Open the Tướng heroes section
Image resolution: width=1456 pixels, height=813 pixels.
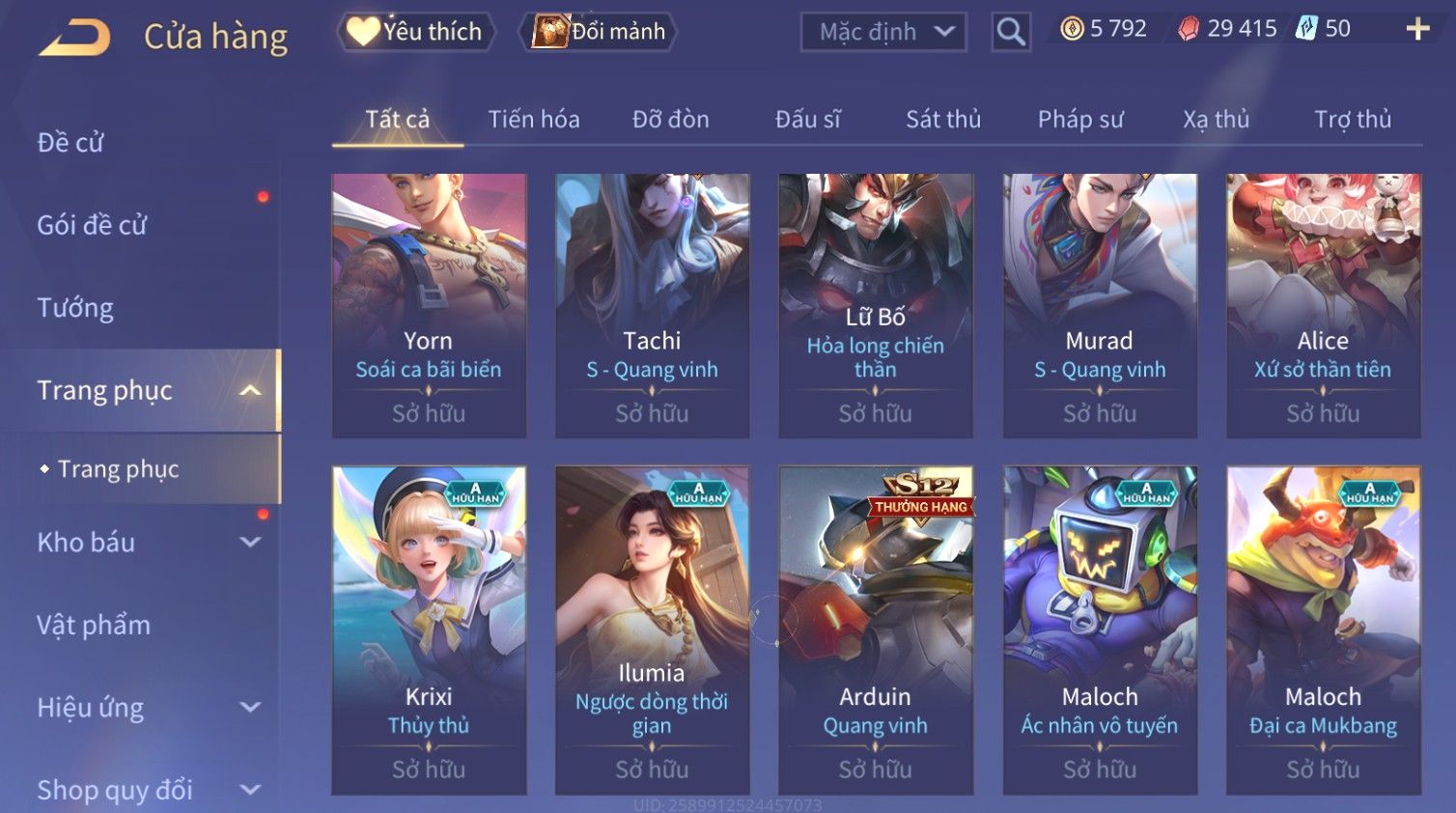click(x=75, y=308)
